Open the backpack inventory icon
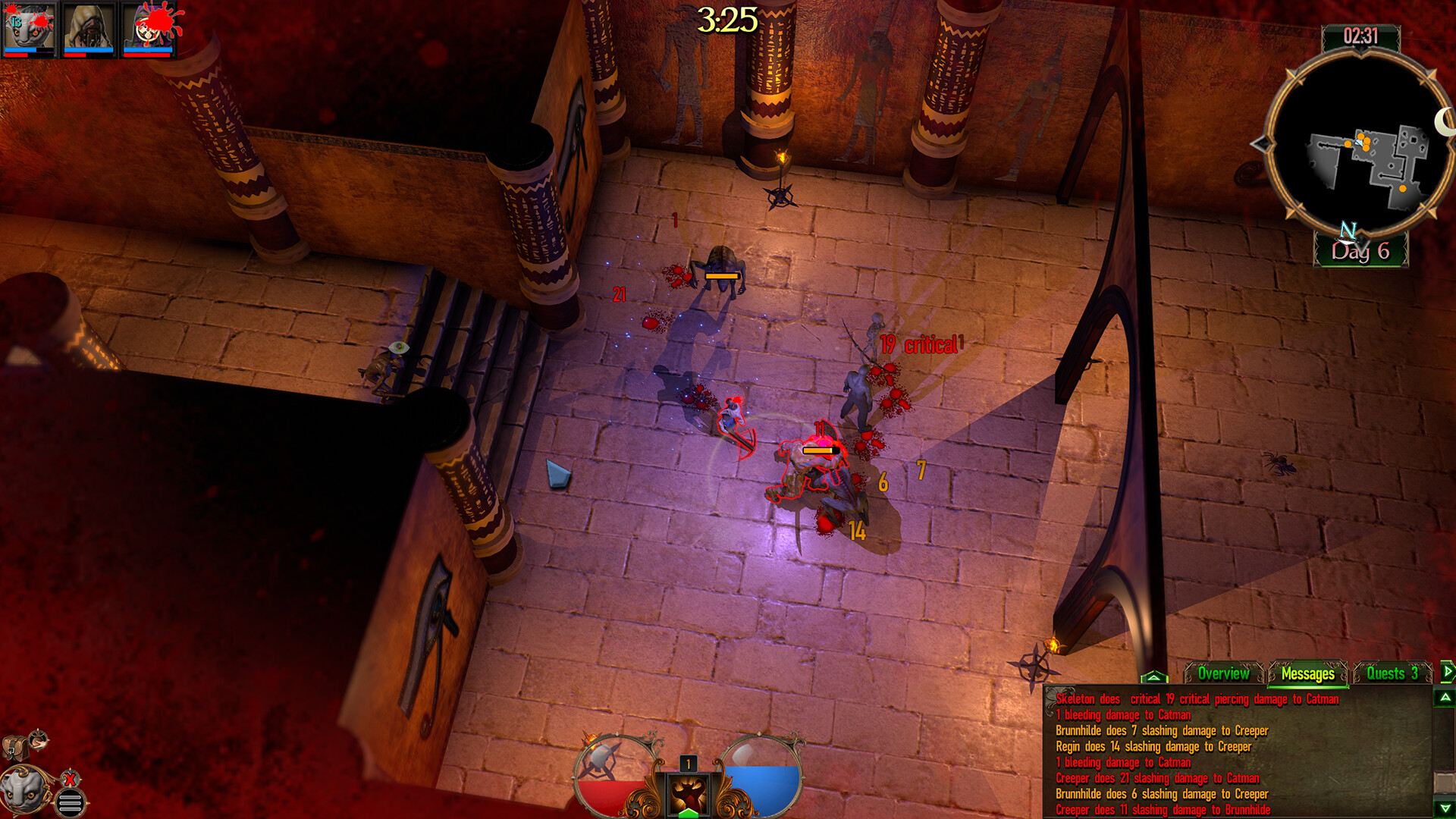 16,748
